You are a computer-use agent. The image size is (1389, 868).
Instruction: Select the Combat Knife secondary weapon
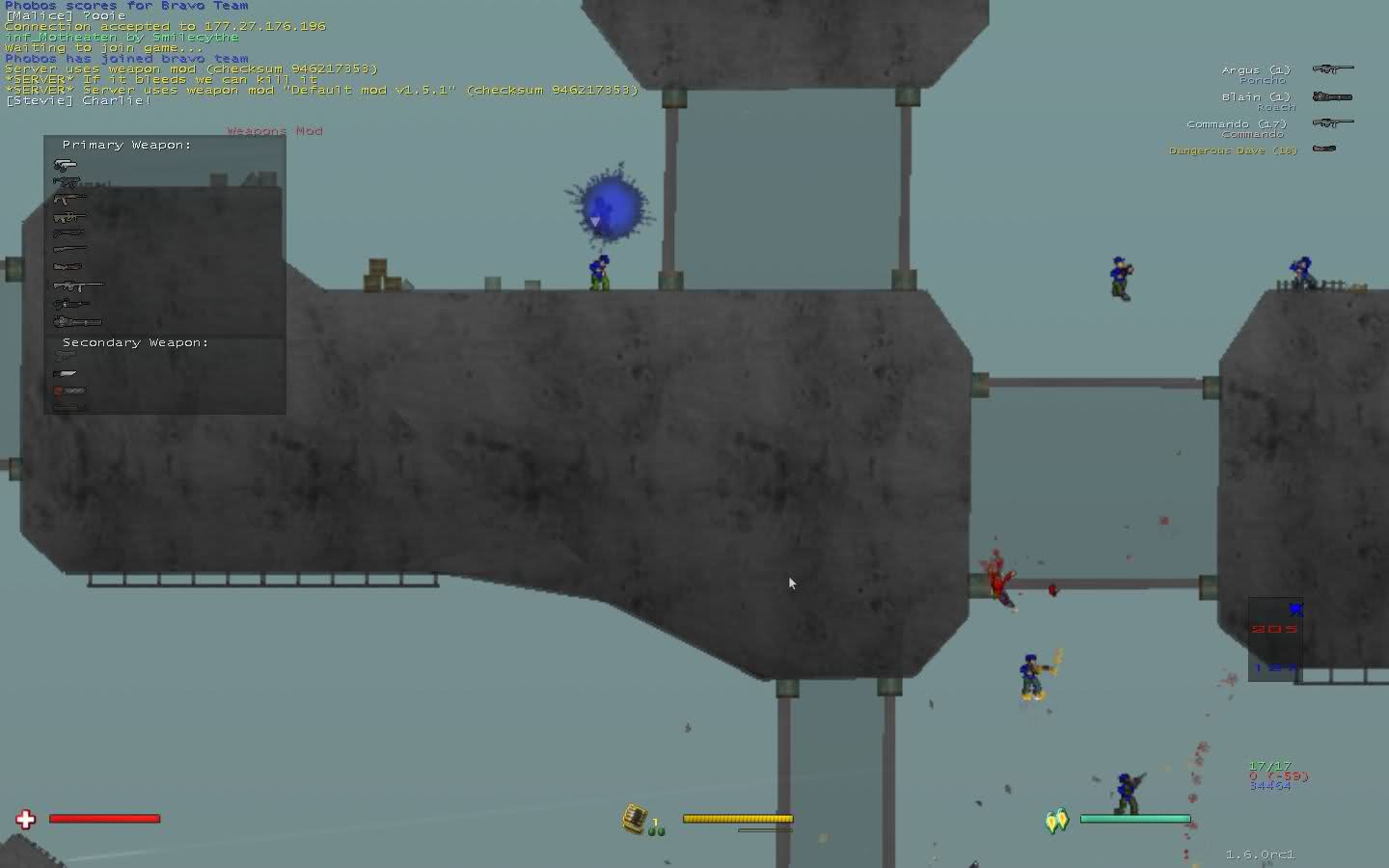click(x=66, y=373)
